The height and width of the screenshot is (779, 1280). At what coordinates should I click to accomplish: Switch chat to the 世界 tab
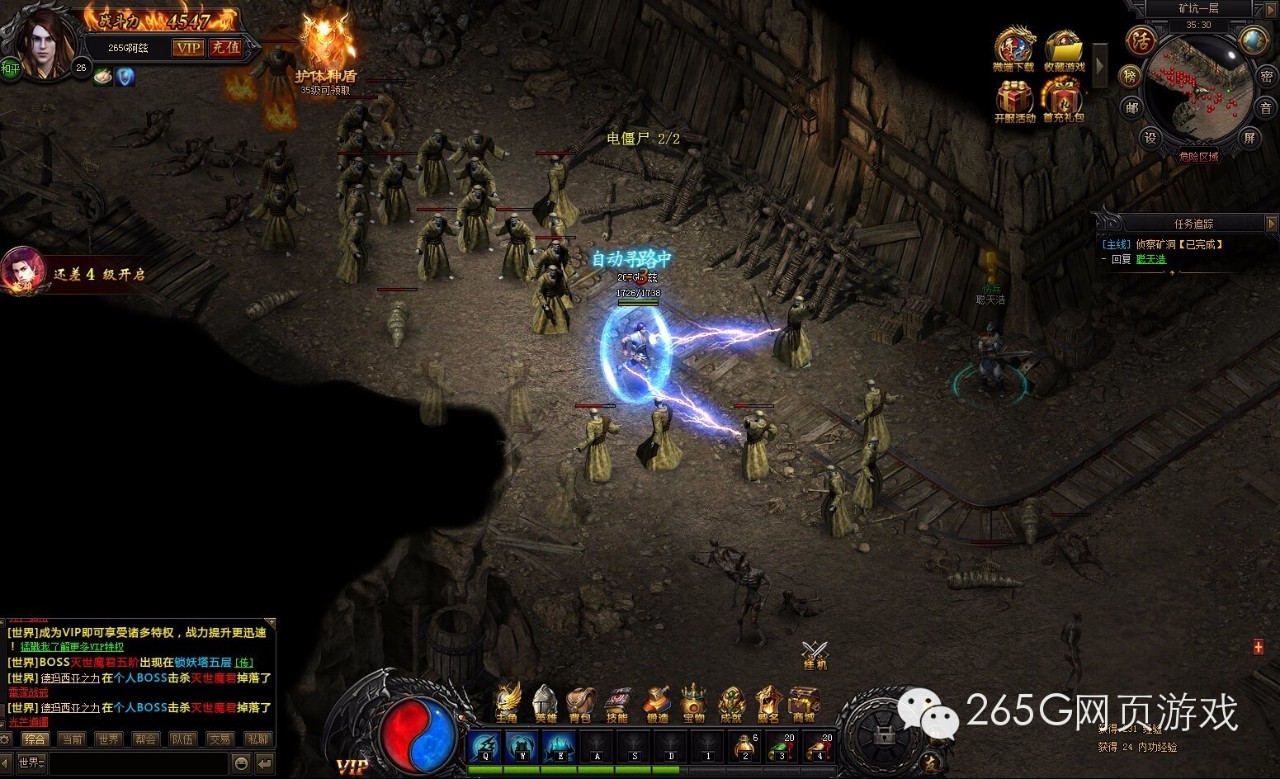[109, 739]
